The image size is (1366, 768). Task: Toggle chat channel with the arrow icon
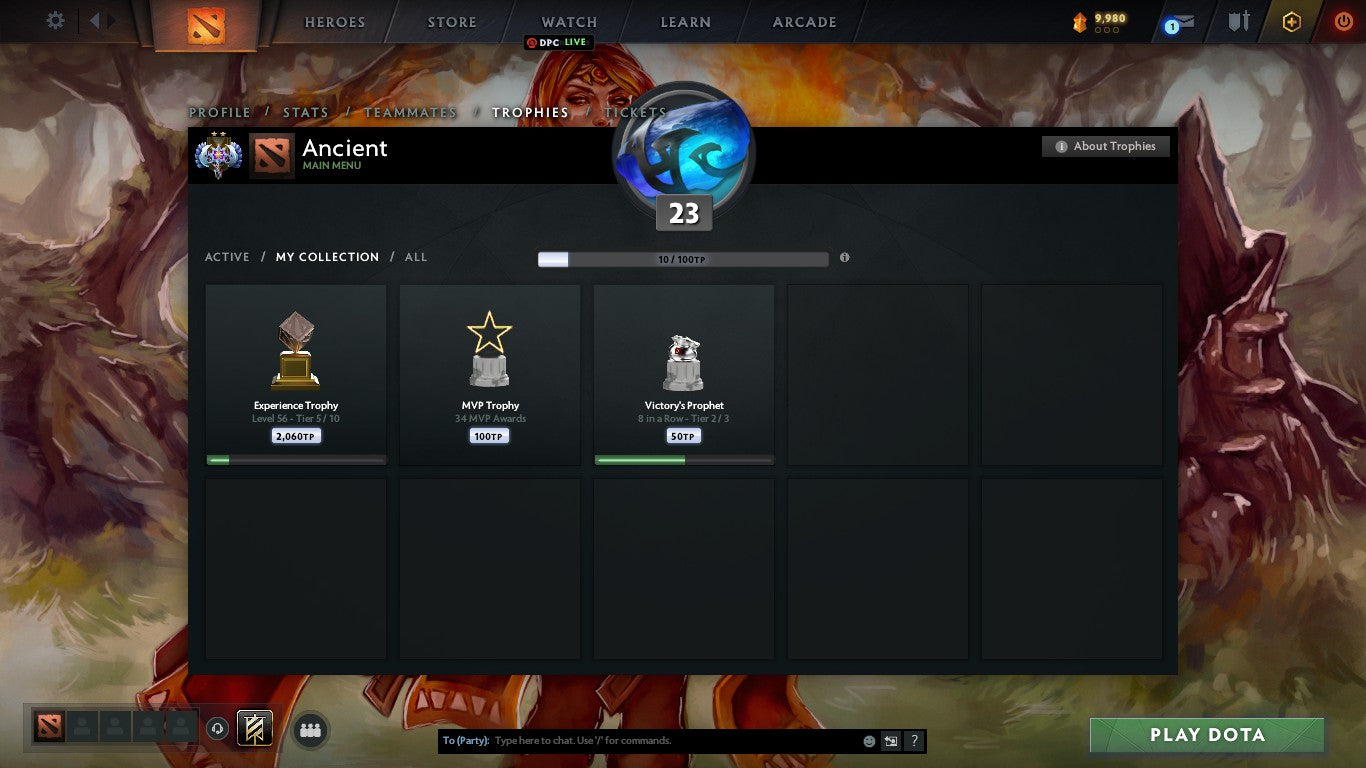[889, 740]
